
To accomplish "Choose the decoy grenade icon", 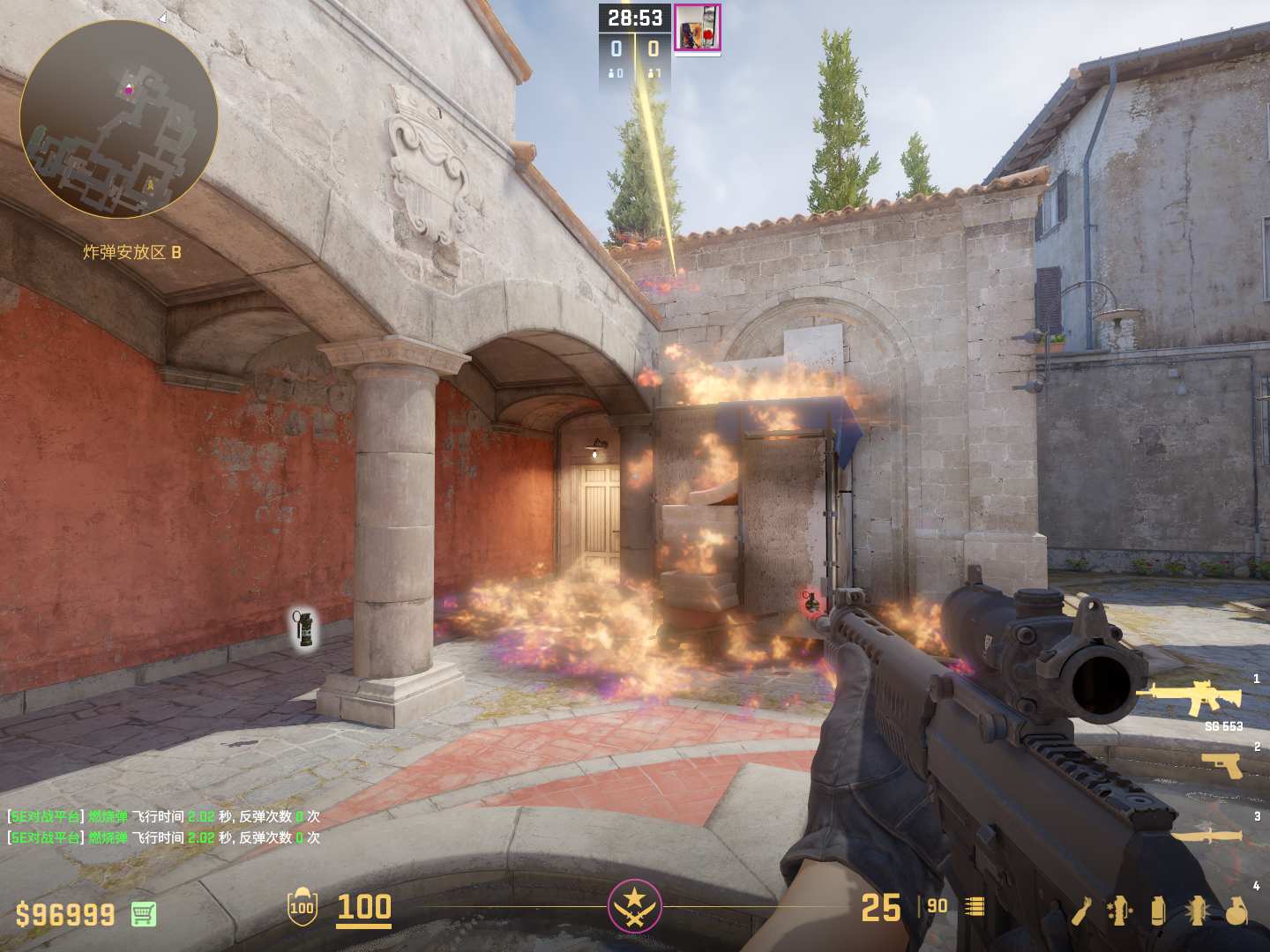I will click(x=1119, y=911).
